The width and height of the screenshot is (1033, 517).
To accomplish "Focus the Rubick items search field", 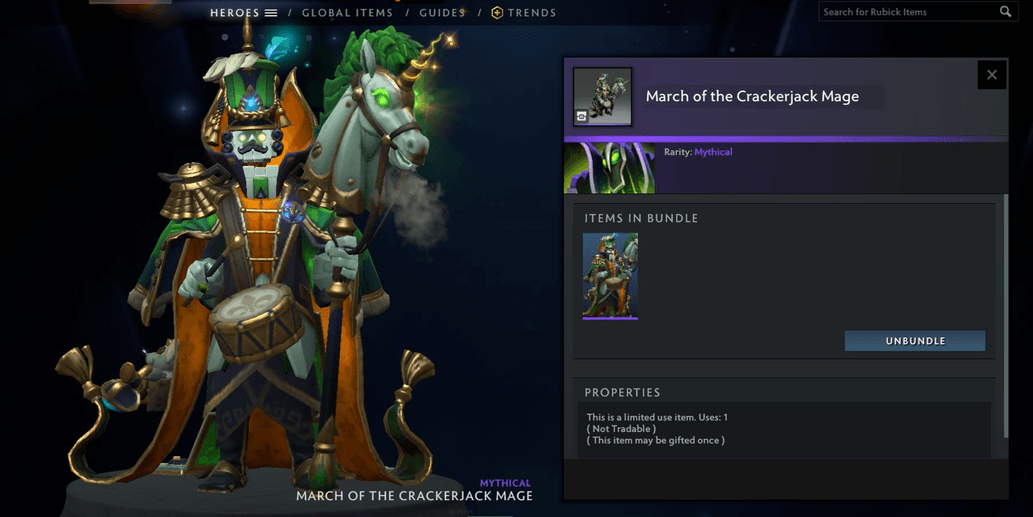I will pyautogui.click(x=905, y=12).
